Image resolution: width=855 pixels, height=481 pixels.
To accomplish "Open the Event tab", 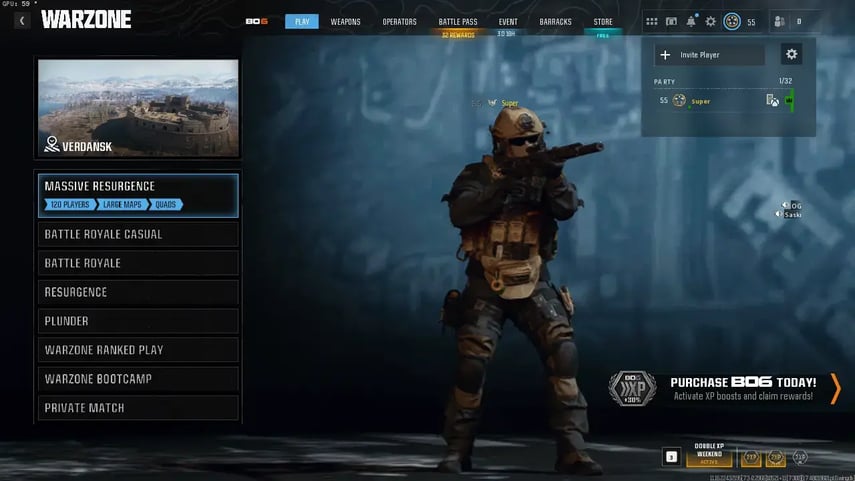I will [x=507, y=22].
